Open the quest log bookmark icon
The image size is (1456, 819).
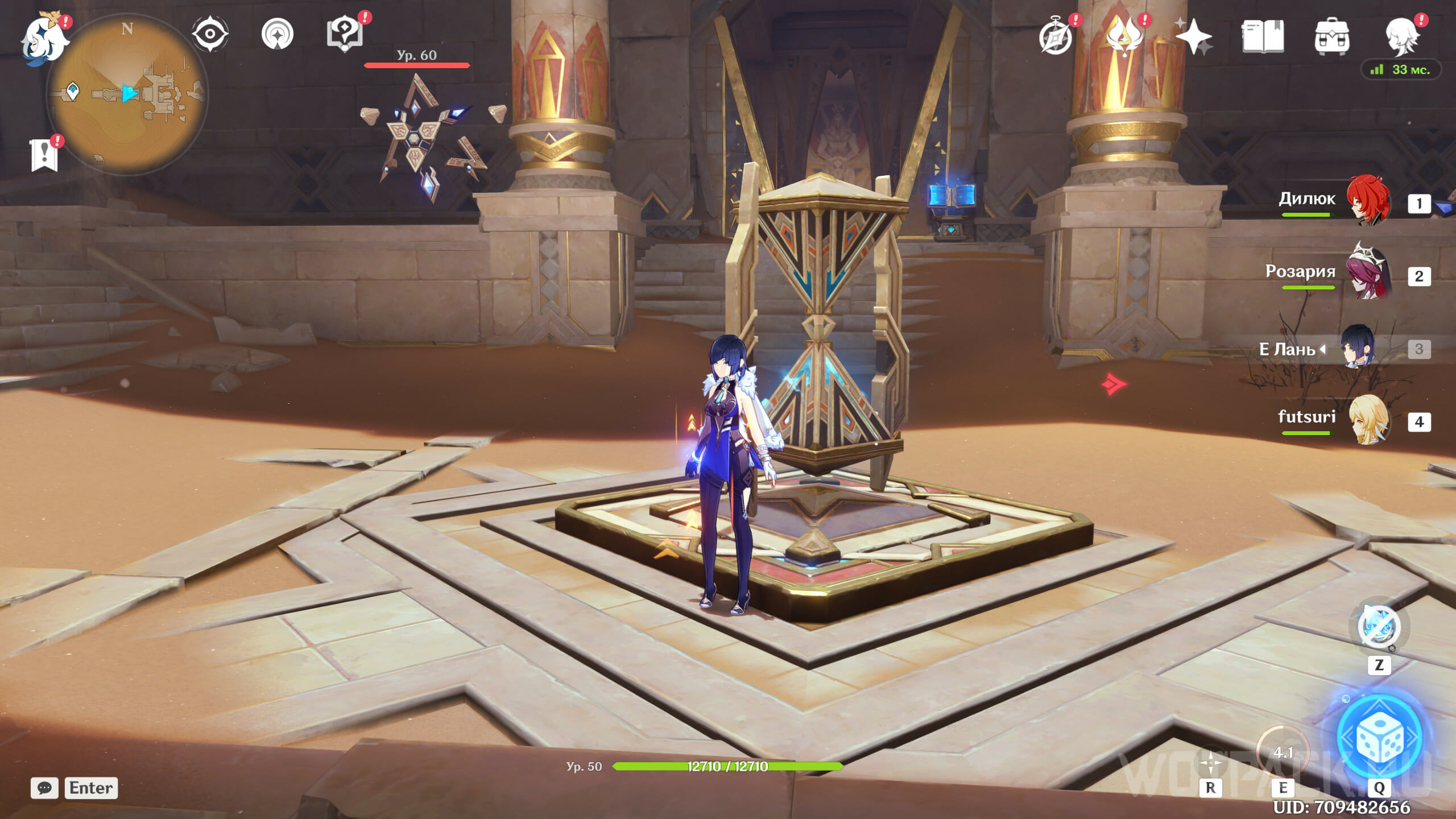44,154
